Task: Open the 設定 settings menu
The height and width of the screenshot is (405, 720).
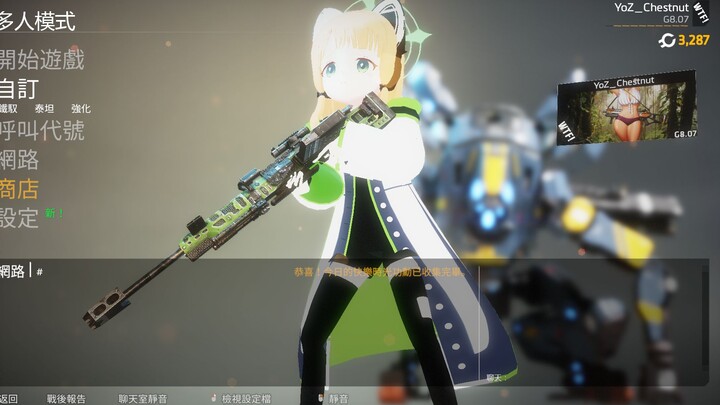Action: pos(20,216)
